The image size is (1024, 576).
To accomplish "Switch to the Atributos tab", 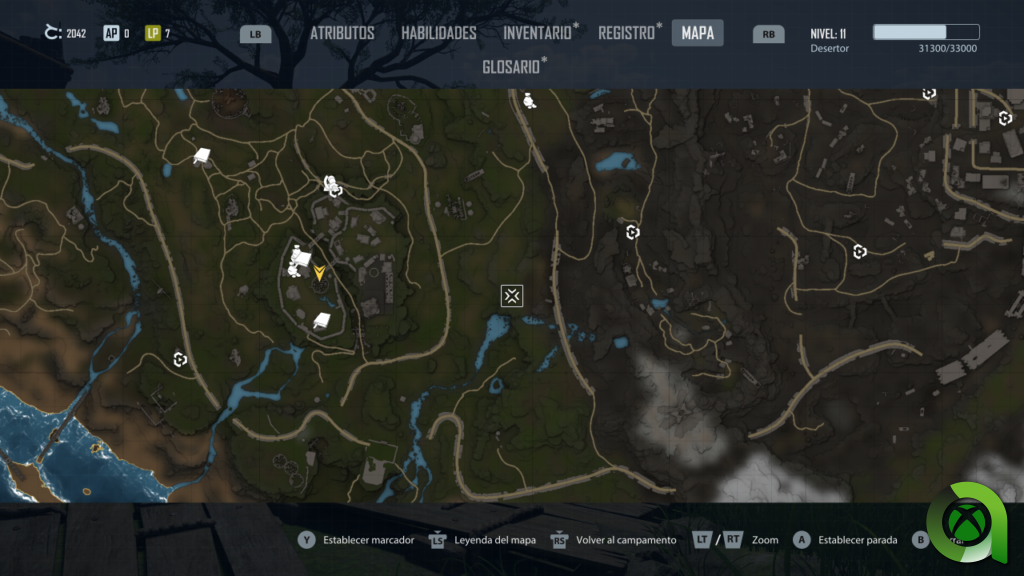I will [342, 33].
